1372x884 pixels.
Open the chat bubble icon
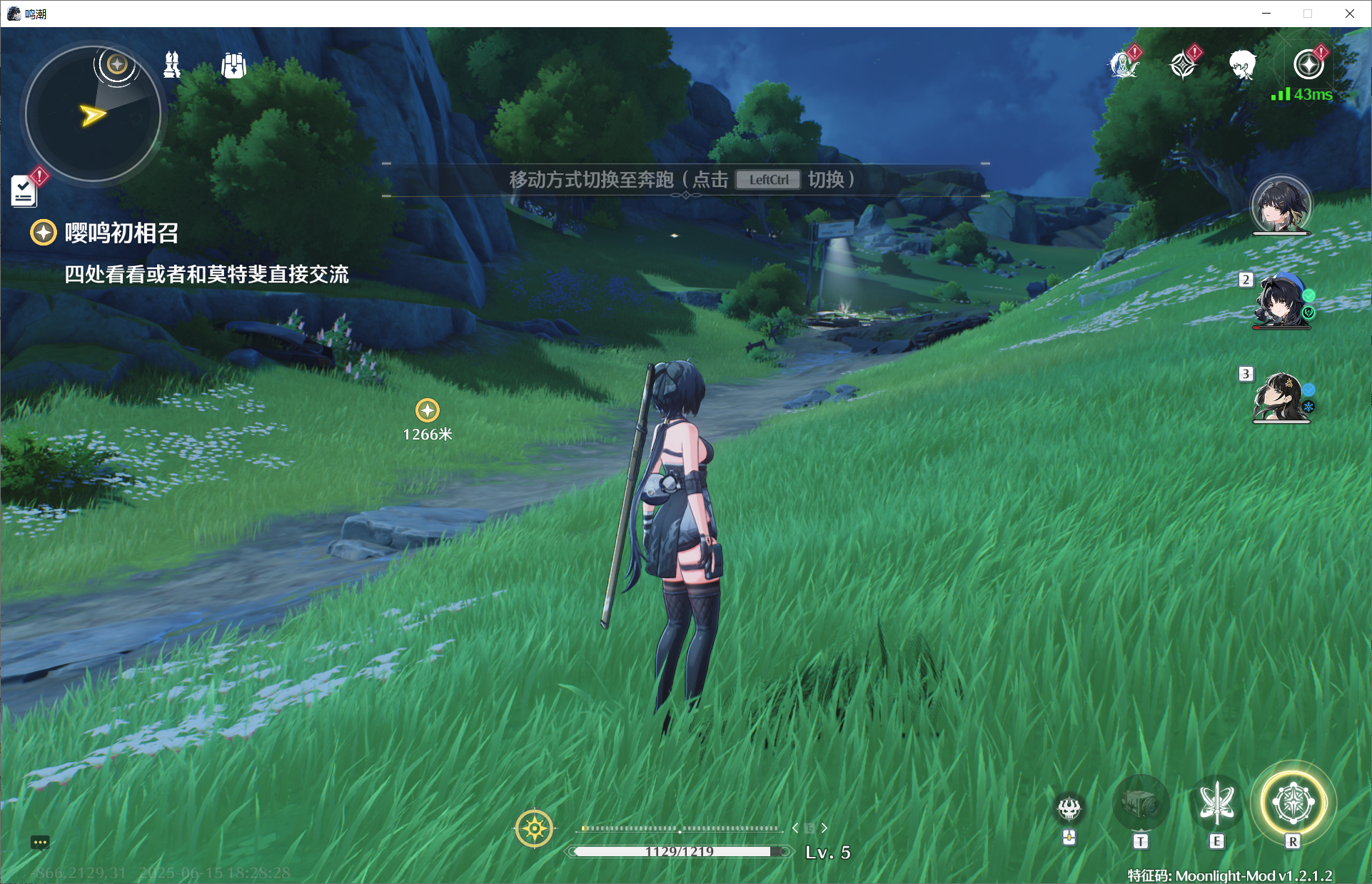[40, 843]
